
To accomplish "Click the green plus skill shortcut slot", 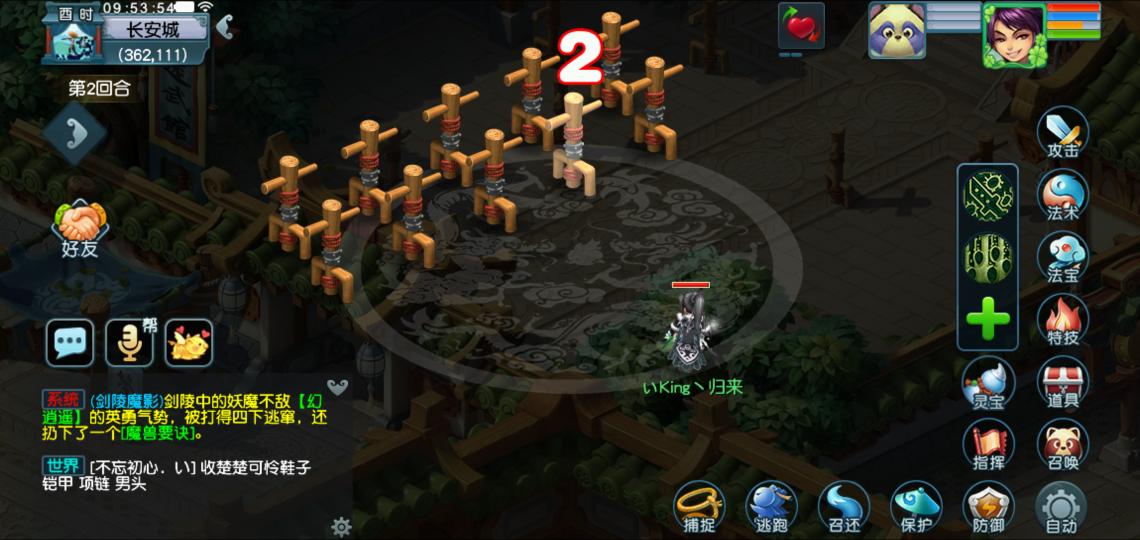I will coord(988,320).
